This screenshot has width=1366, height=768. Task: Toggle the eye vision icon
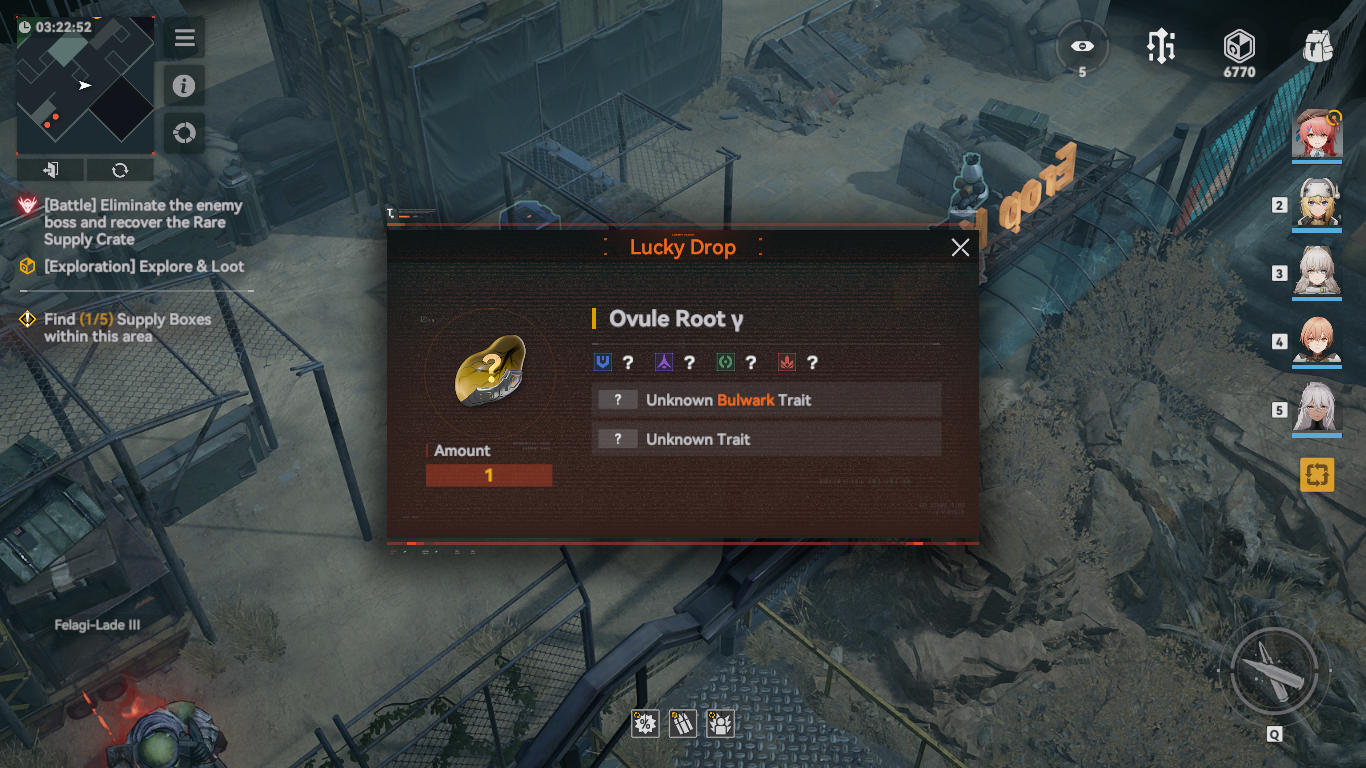1082,47
